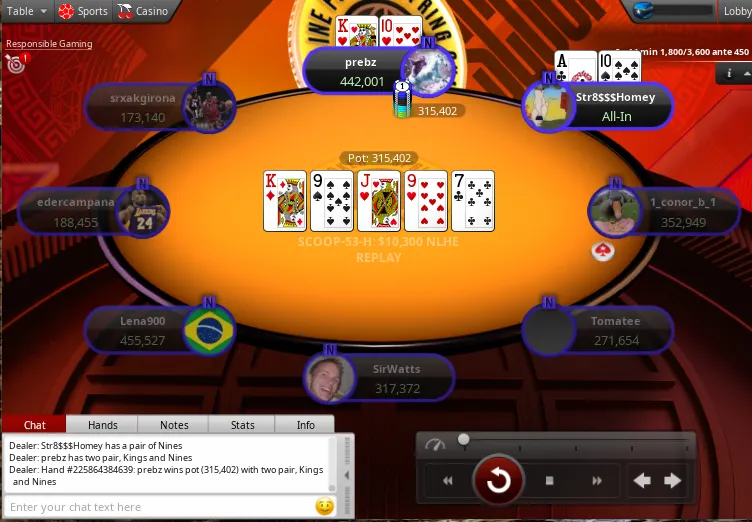The height and width of the screenshot is (522, 752).
Task: Go to the Sports section
Action: click(83, 11)
